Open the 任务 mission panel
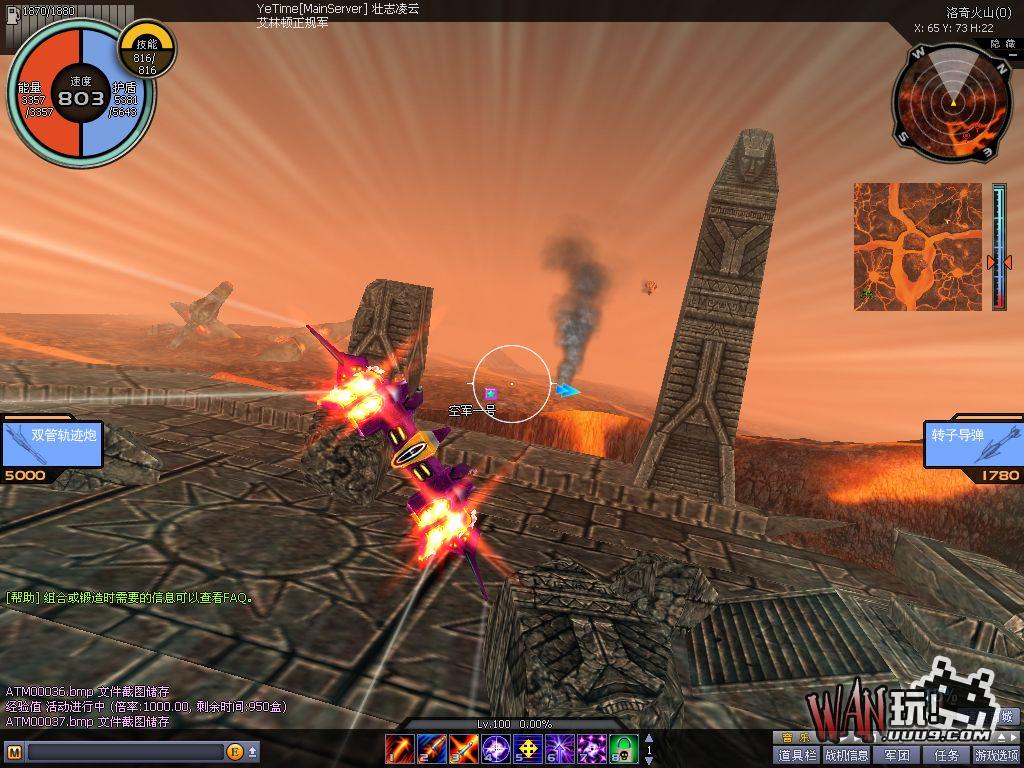This screenshot has width=1024, height=768. [x=946, y=755]
